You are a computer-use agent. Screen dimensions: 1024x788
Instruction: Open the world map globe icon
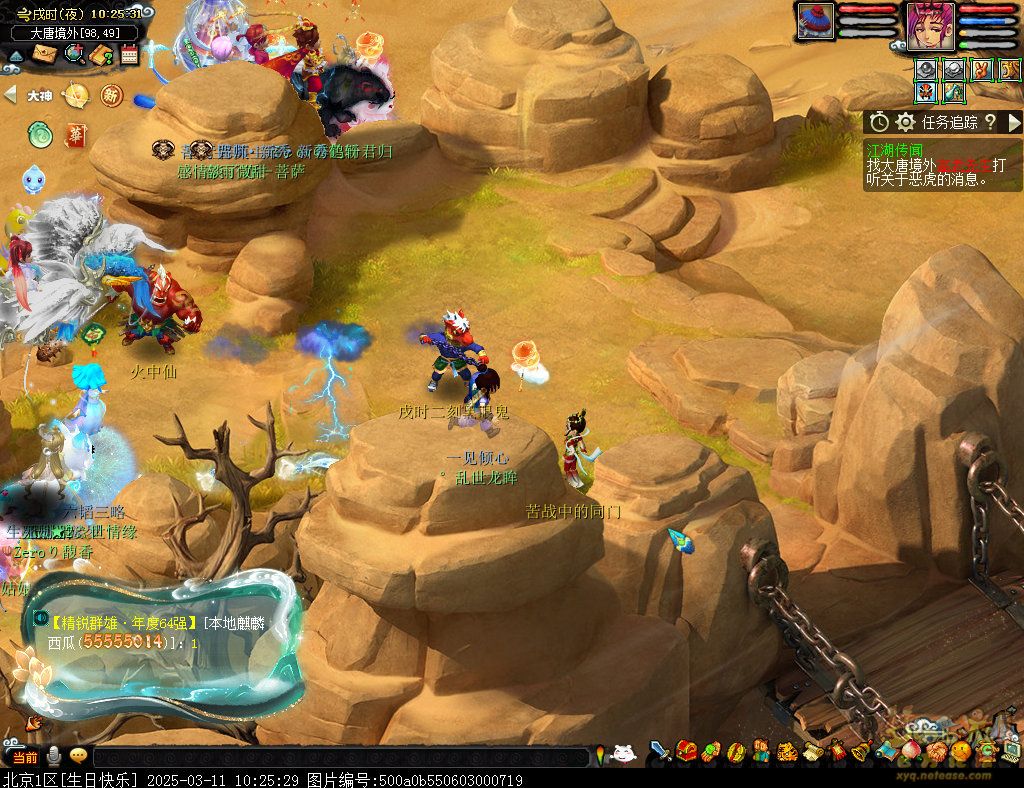(x=74, y=55)
